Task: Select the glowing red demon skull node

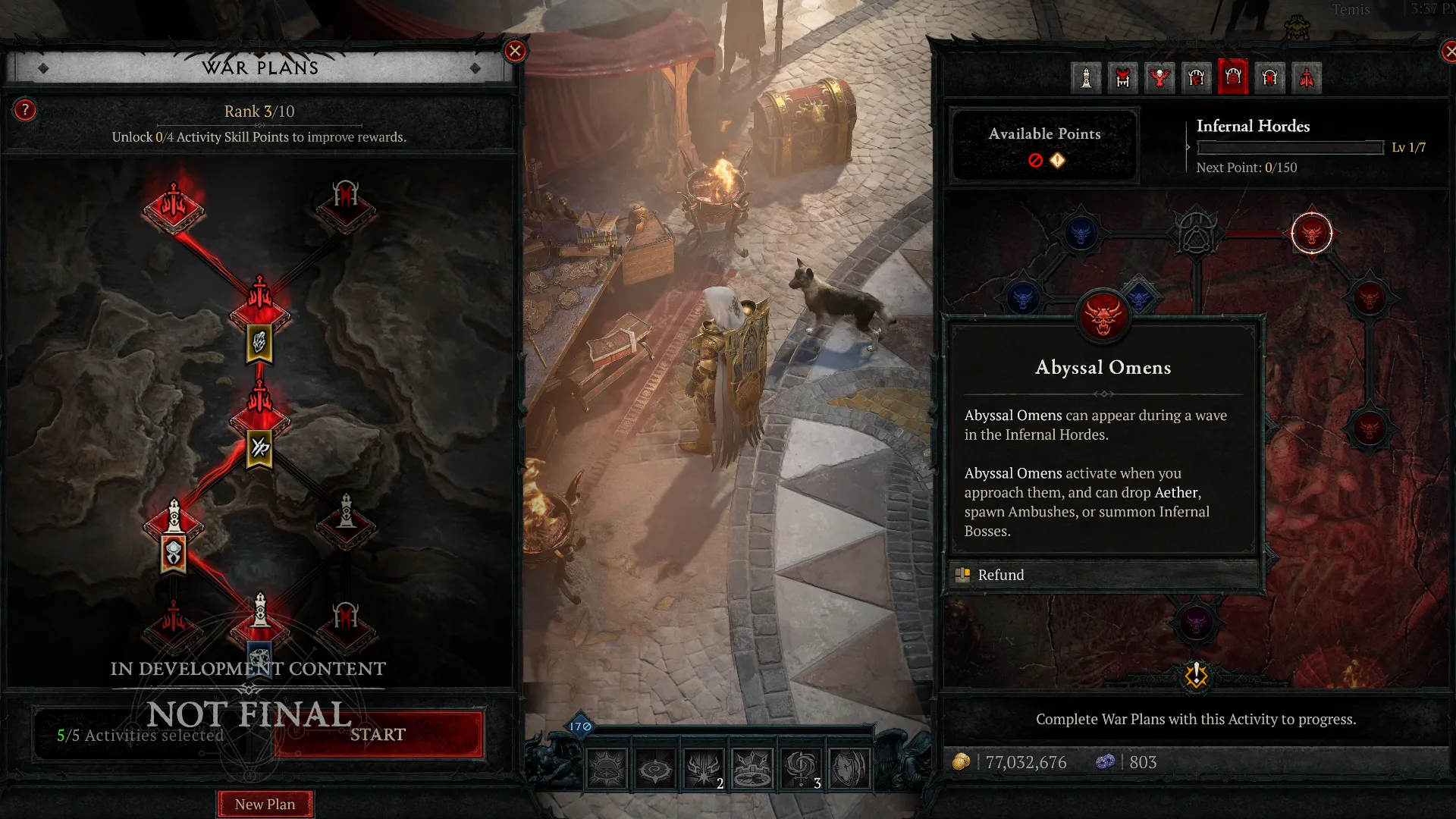Action: click(1311, 234)
